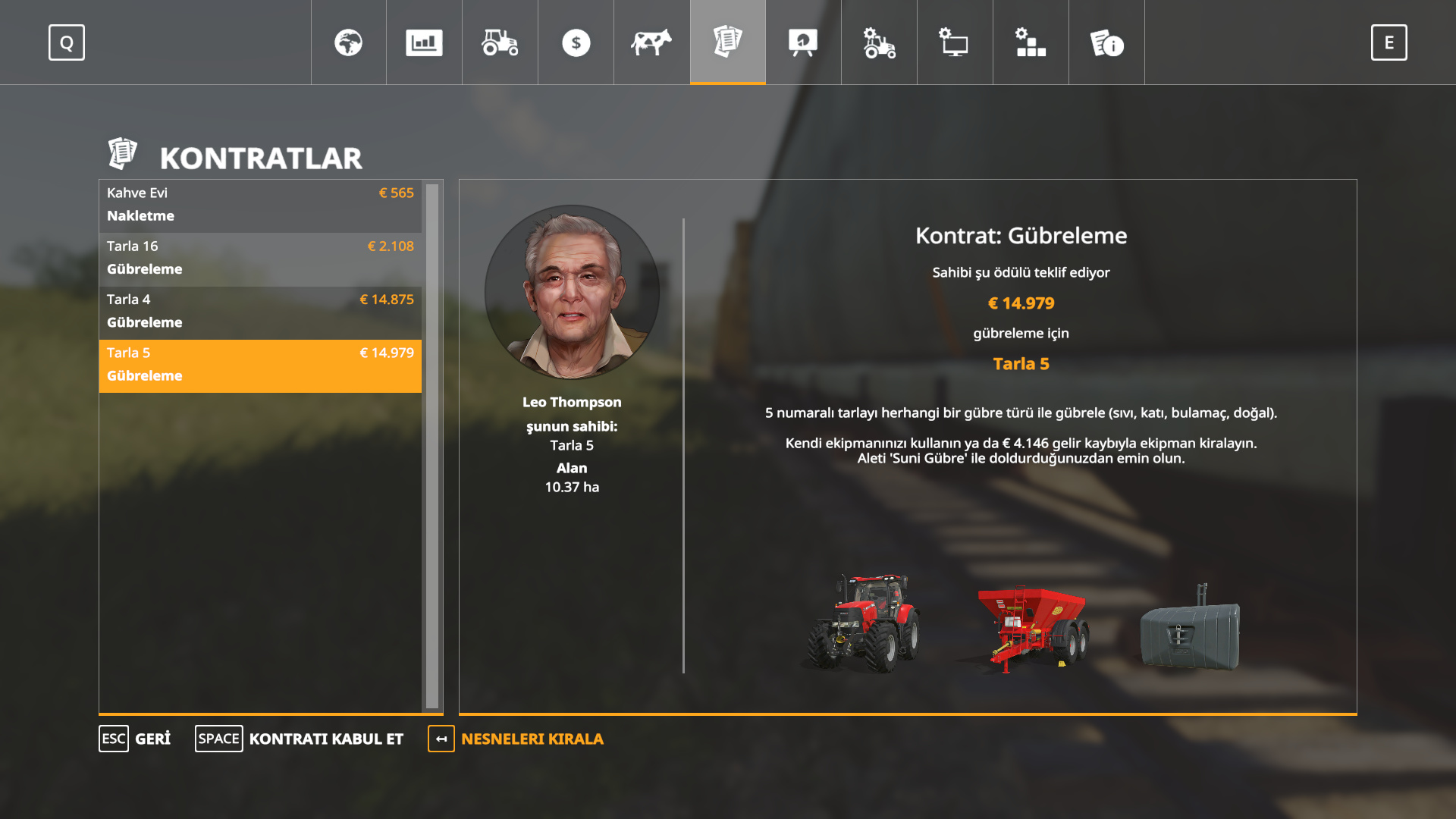Select the contracts documents tab

click(x=727, y=42)
